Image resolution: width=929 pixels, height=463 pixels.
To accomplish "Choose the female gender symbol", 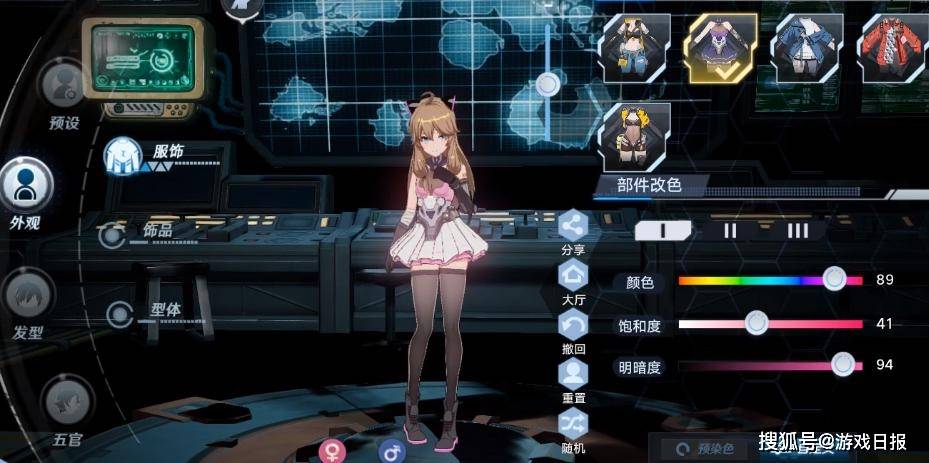I will 331,451.
